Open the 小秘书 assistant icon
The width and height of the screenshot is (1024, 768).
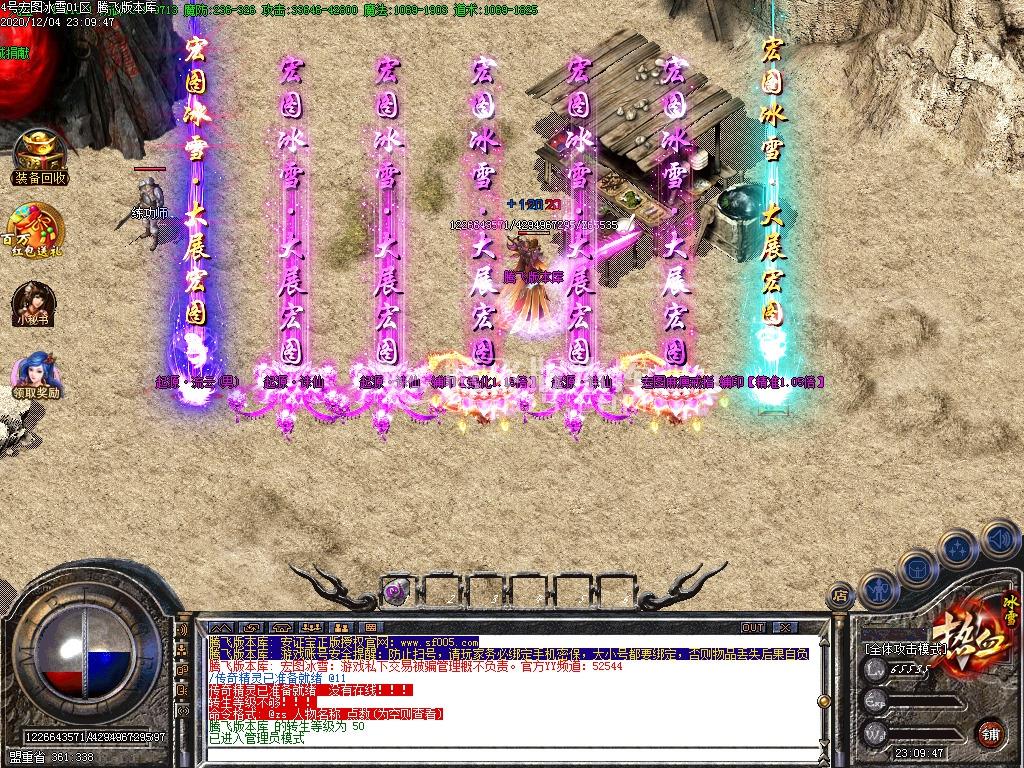32,303
